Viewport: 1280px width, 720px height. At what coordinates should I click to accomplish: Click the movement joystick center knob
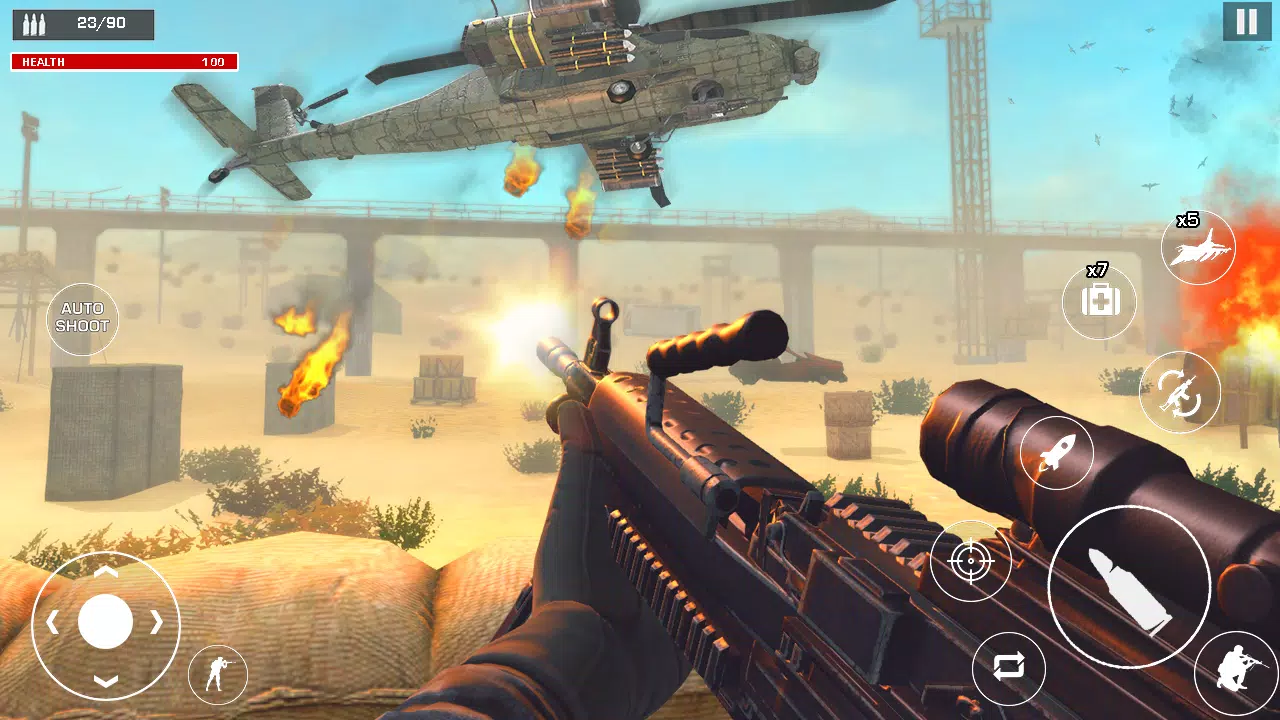click(x=106, y=622)
